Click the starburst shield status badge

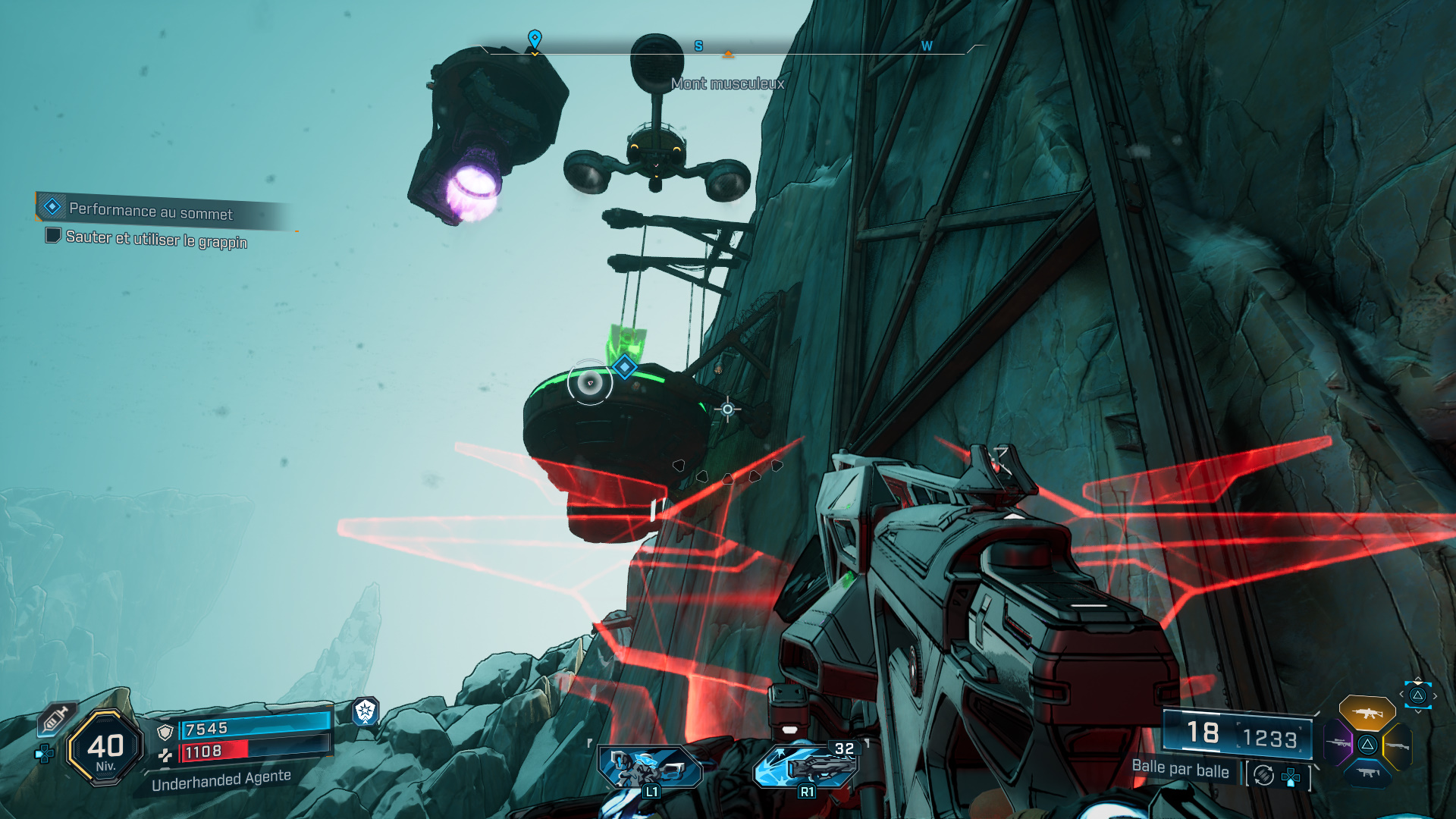pos(366,711)
